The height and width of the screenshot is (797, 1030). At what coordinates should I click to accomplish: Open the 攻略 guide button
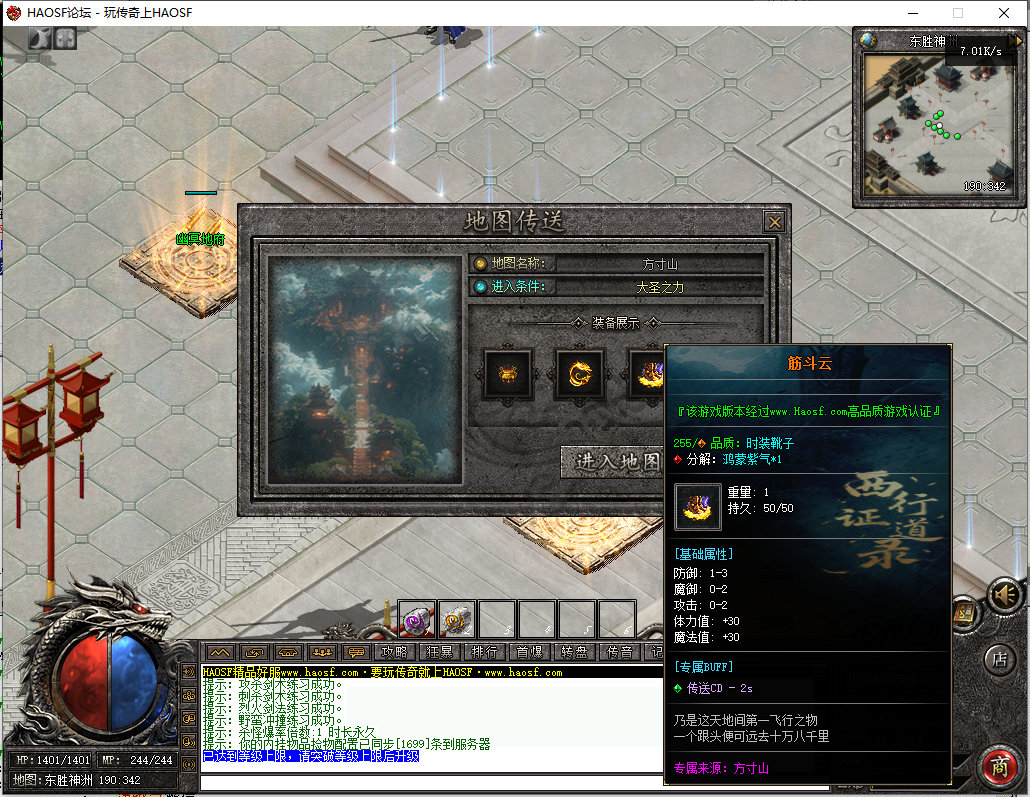pyautogui.click(x=395, y=652)
